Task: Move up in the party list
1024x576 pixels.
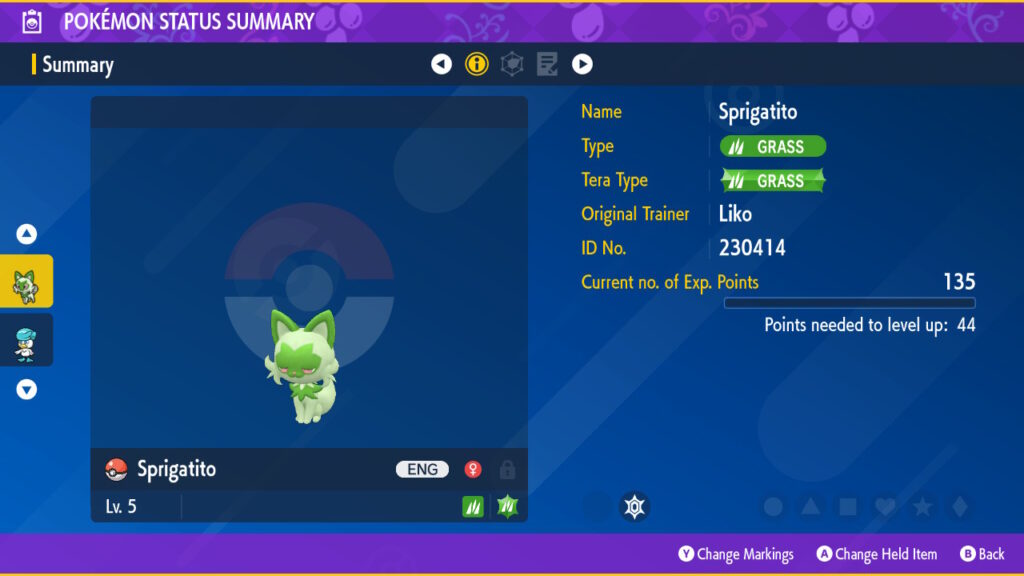Action: pyautogui.click(x=27, y=235)
